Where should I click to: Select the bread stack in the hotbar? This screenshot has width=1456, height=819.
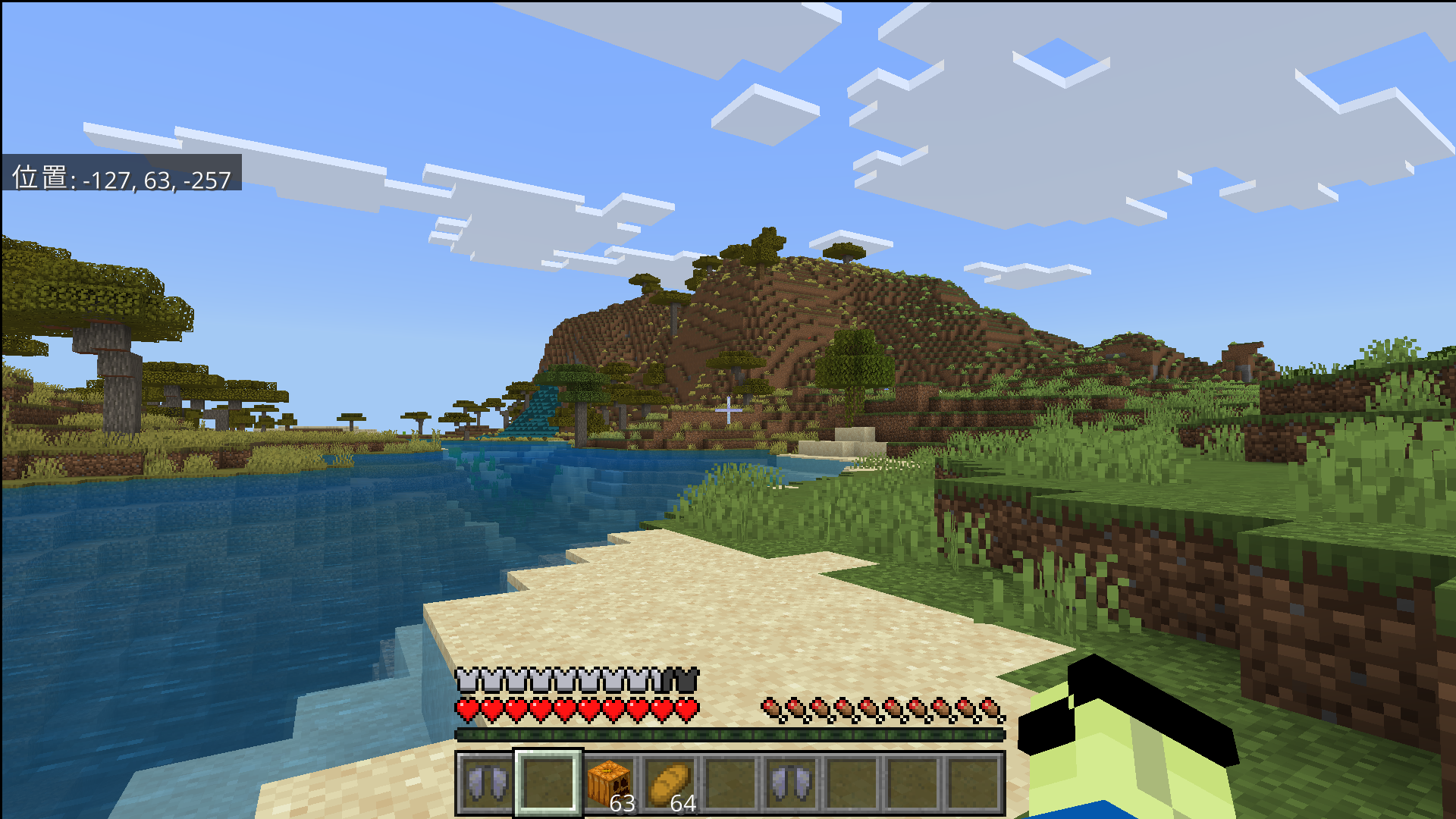(673, 785)
